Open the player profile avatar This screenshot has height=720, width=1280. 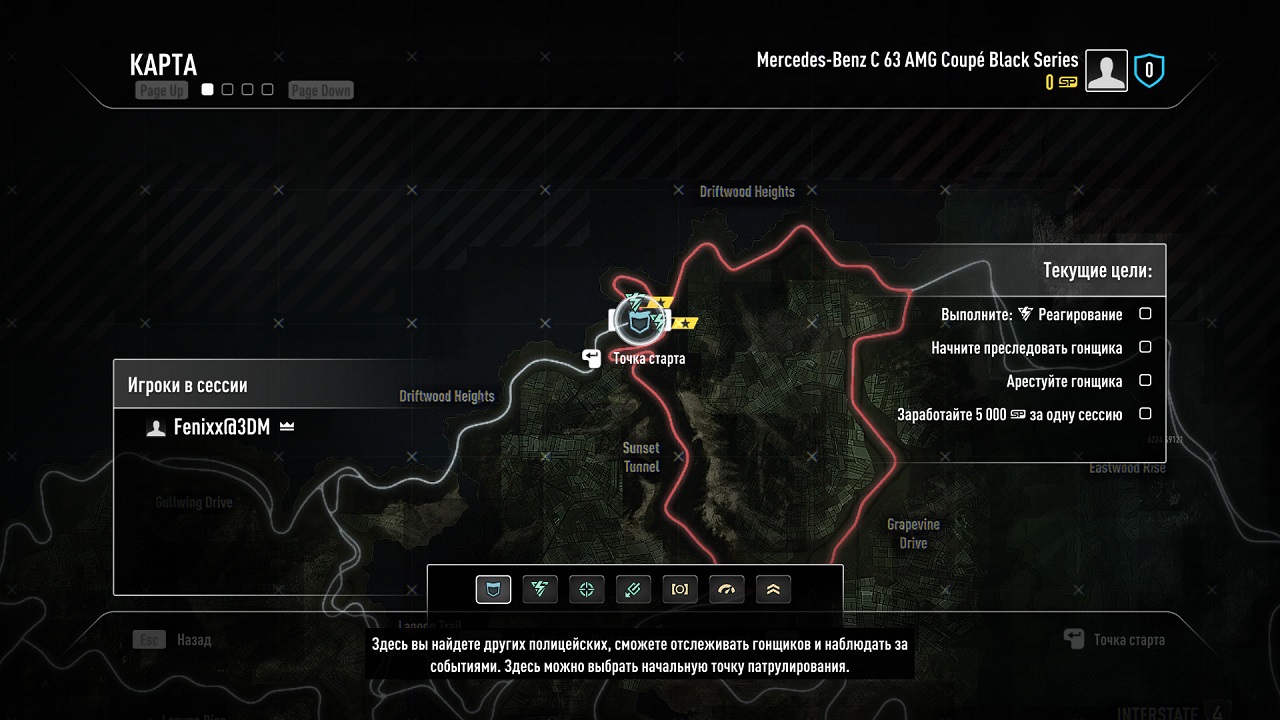[x=1106, y=71]
